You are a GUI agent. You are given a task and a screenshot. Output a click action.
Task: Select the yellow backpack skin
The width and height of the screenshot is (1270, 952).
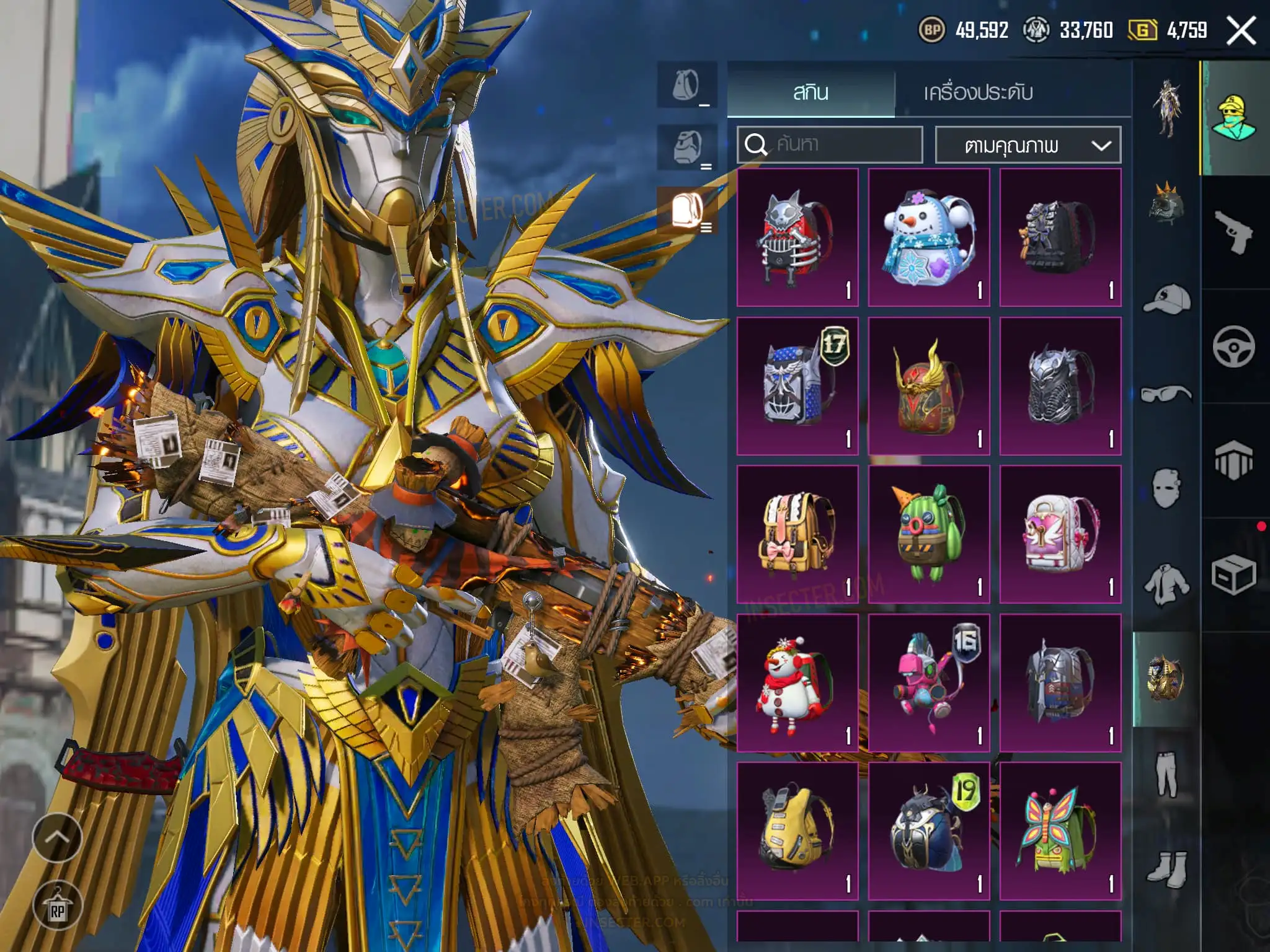(797, 831)
